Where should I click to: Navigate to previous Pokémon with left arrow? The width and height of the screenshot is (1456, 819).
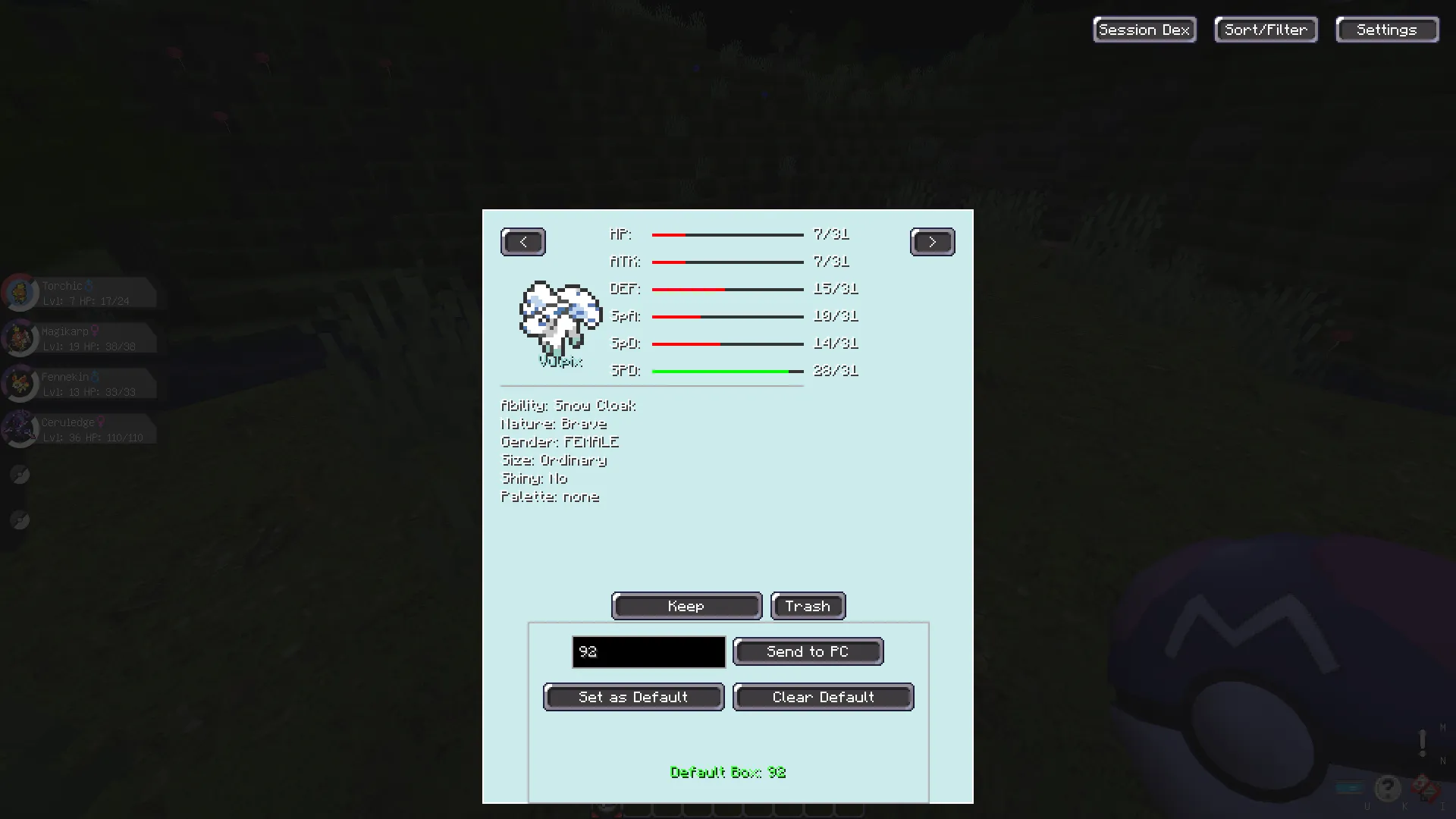tap(522, 241)
